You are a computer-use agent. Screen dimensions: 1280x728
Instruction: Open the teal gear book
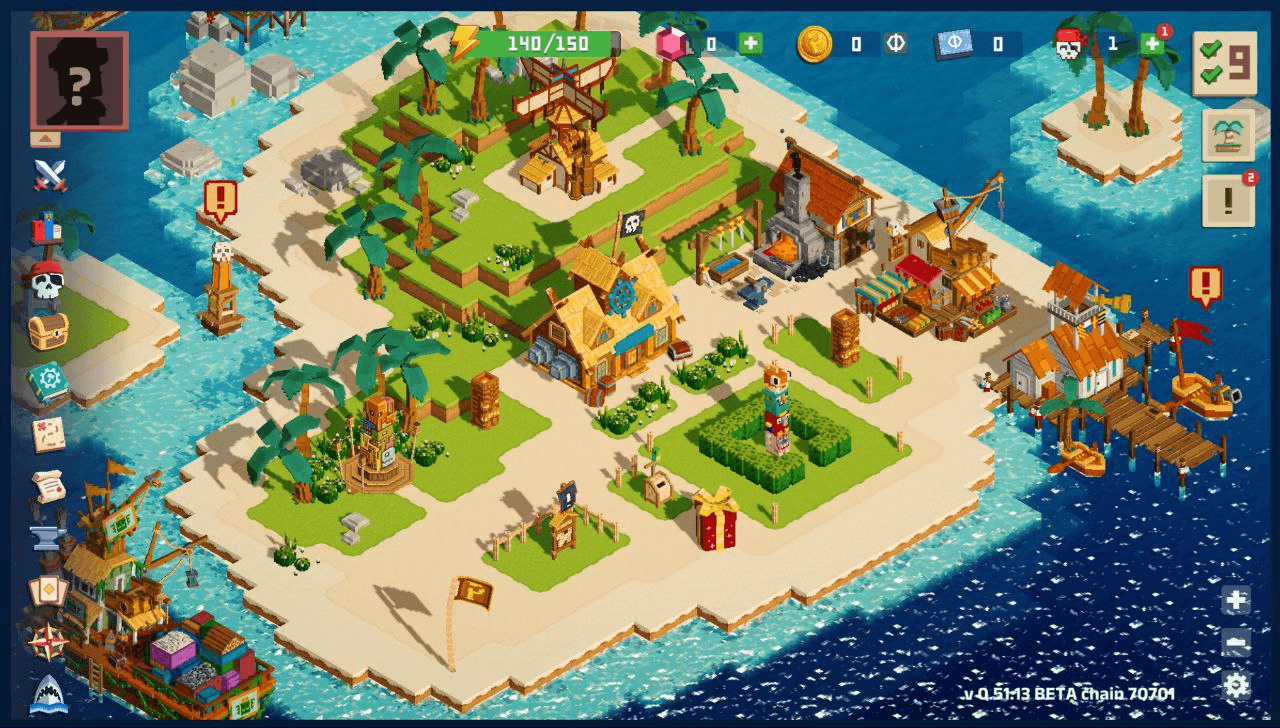[47, 382]
